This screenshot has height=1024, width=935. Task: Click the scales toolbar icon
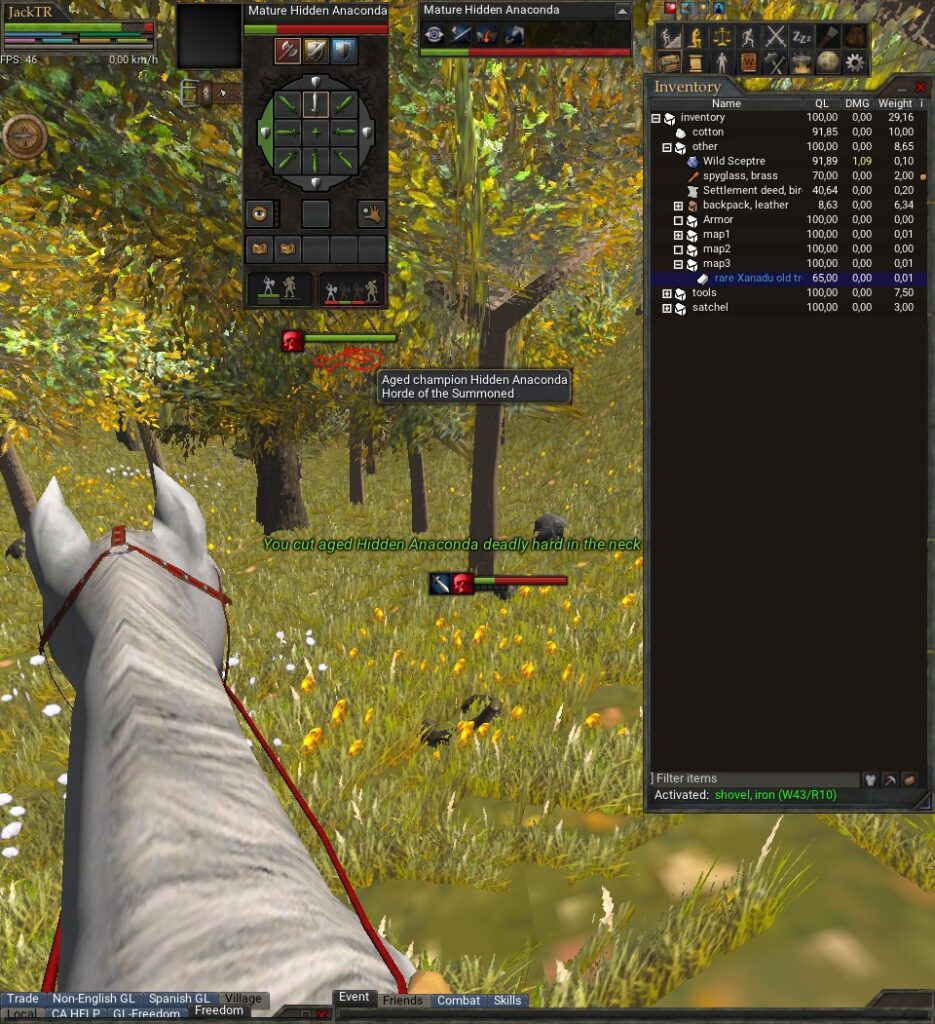pos(722,37)
